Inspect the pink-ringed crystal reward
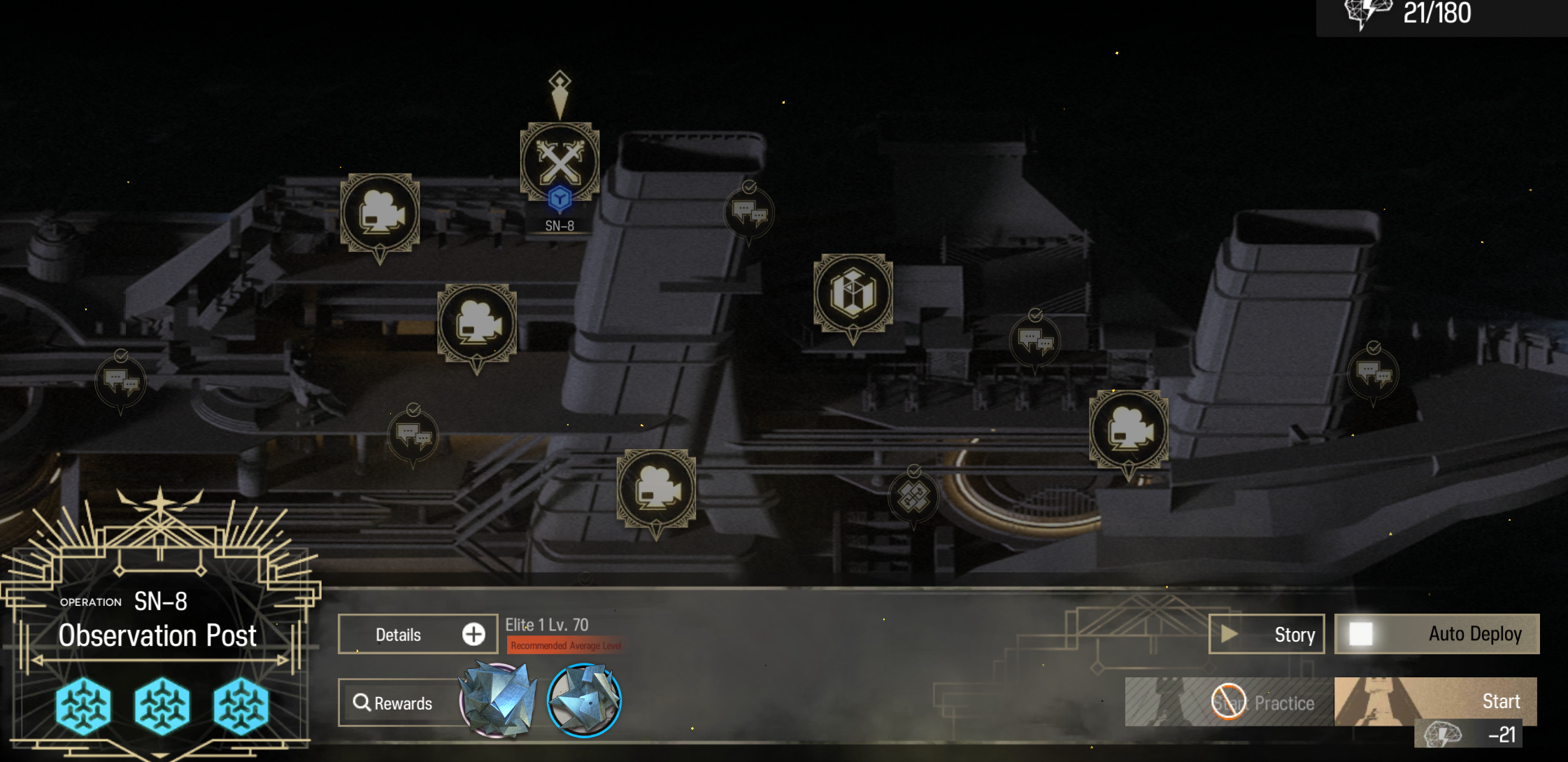This screenshot has width=1568, height=762. pyautogui.click(x=498, y=700)
